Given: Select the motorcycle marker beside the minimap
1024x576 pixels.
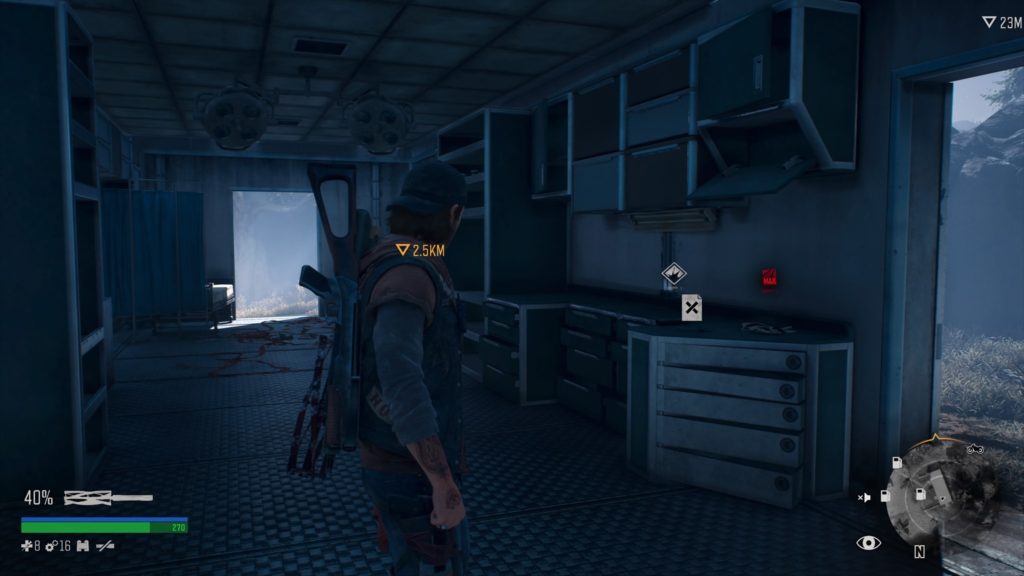Looking at the screenshot, I should 975,450.
